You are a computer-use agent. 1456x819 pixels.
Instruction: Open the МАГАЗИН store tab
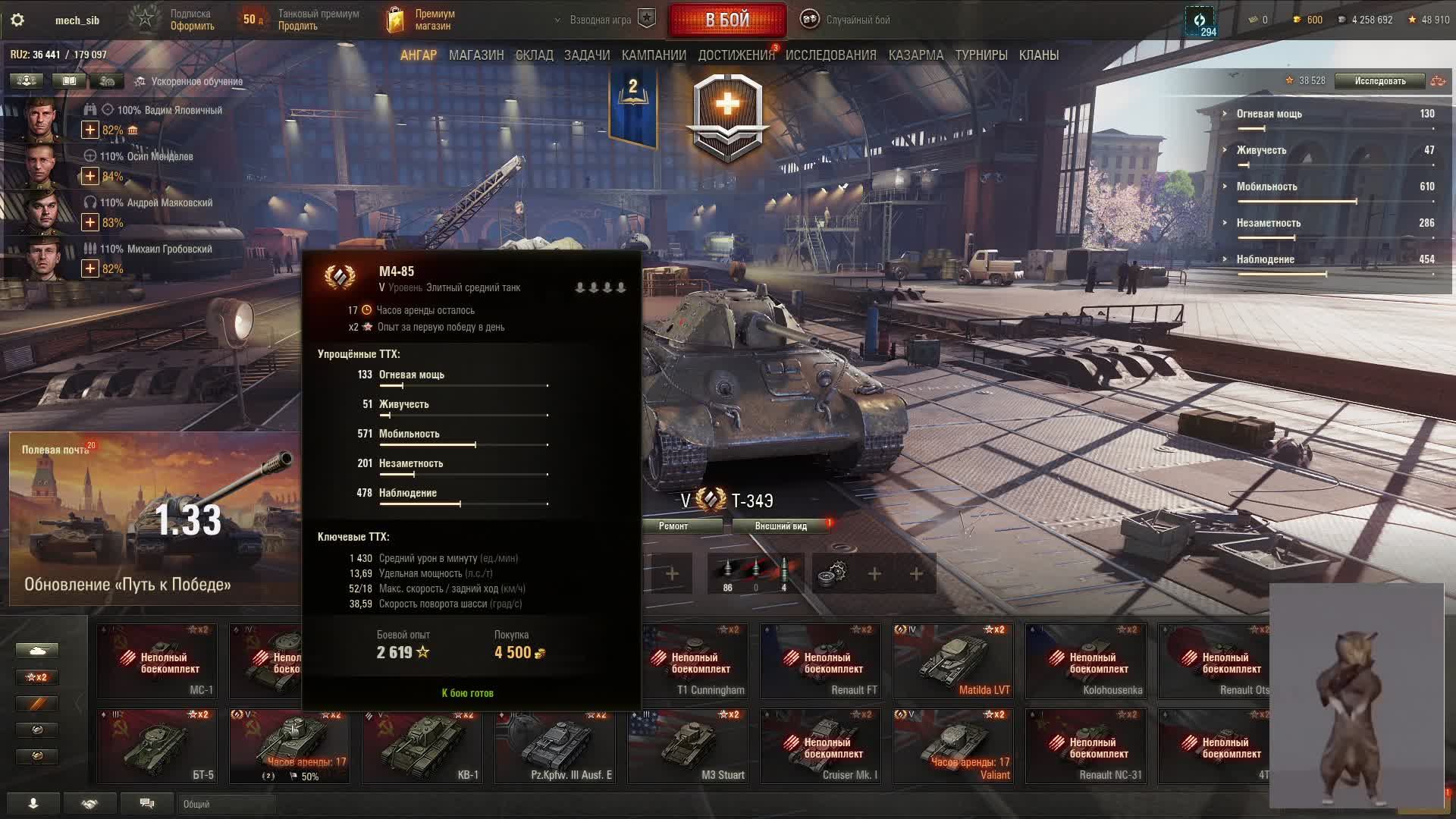coord(476,55)
